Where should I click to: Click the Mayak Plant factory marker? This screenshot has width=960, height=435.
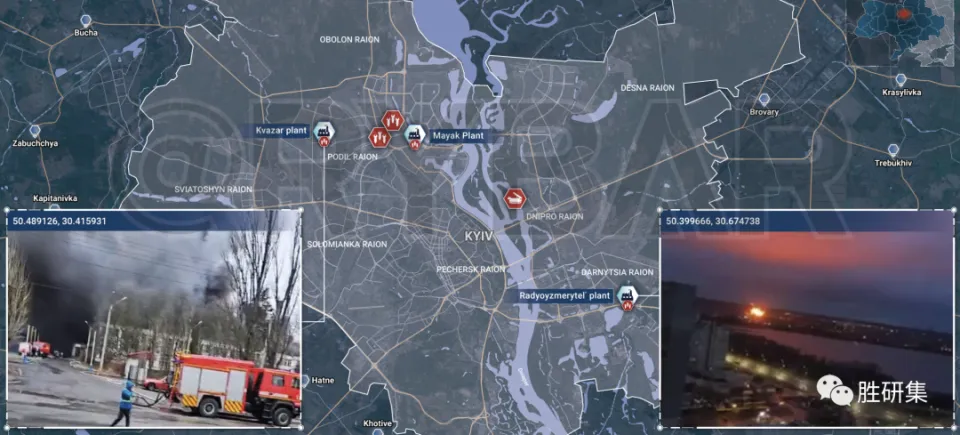click(413, 134)
